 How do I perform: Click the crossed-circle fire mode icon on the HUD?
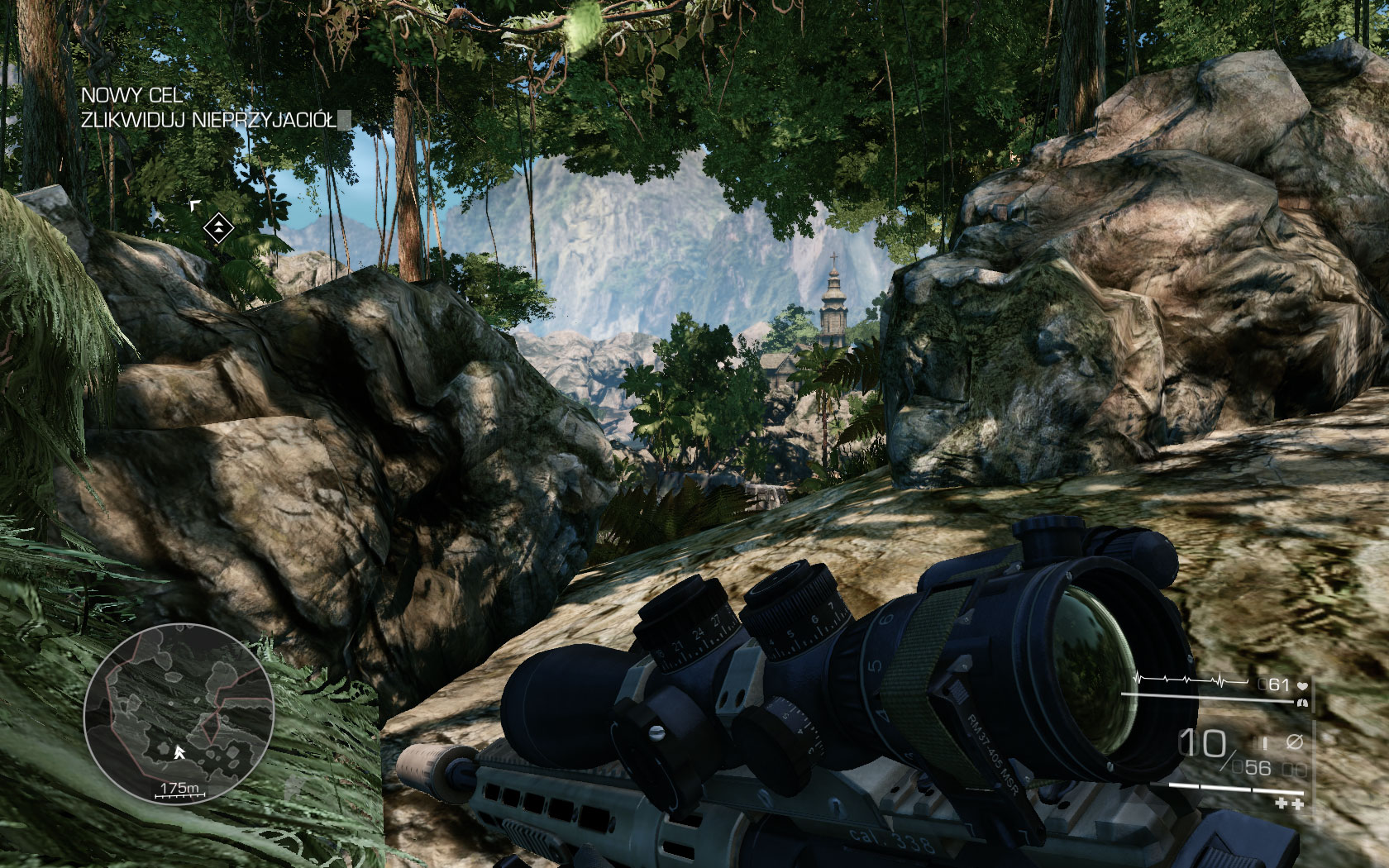1295,741
